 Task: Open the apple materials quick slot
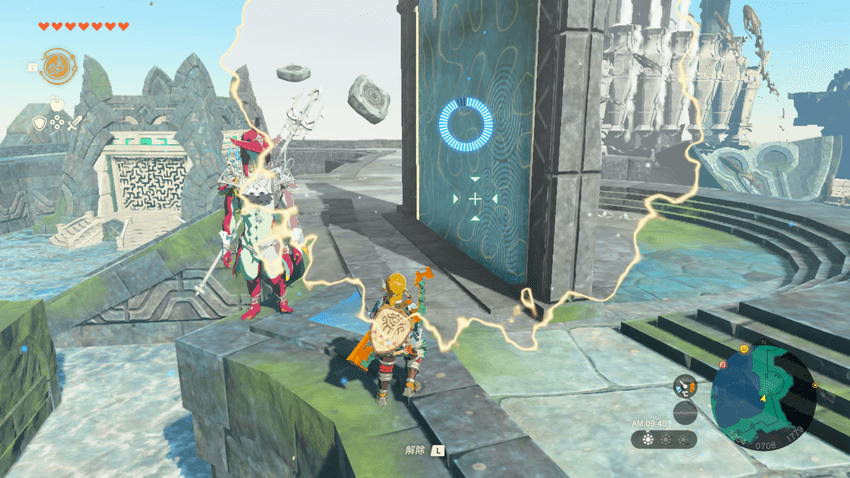58,105
